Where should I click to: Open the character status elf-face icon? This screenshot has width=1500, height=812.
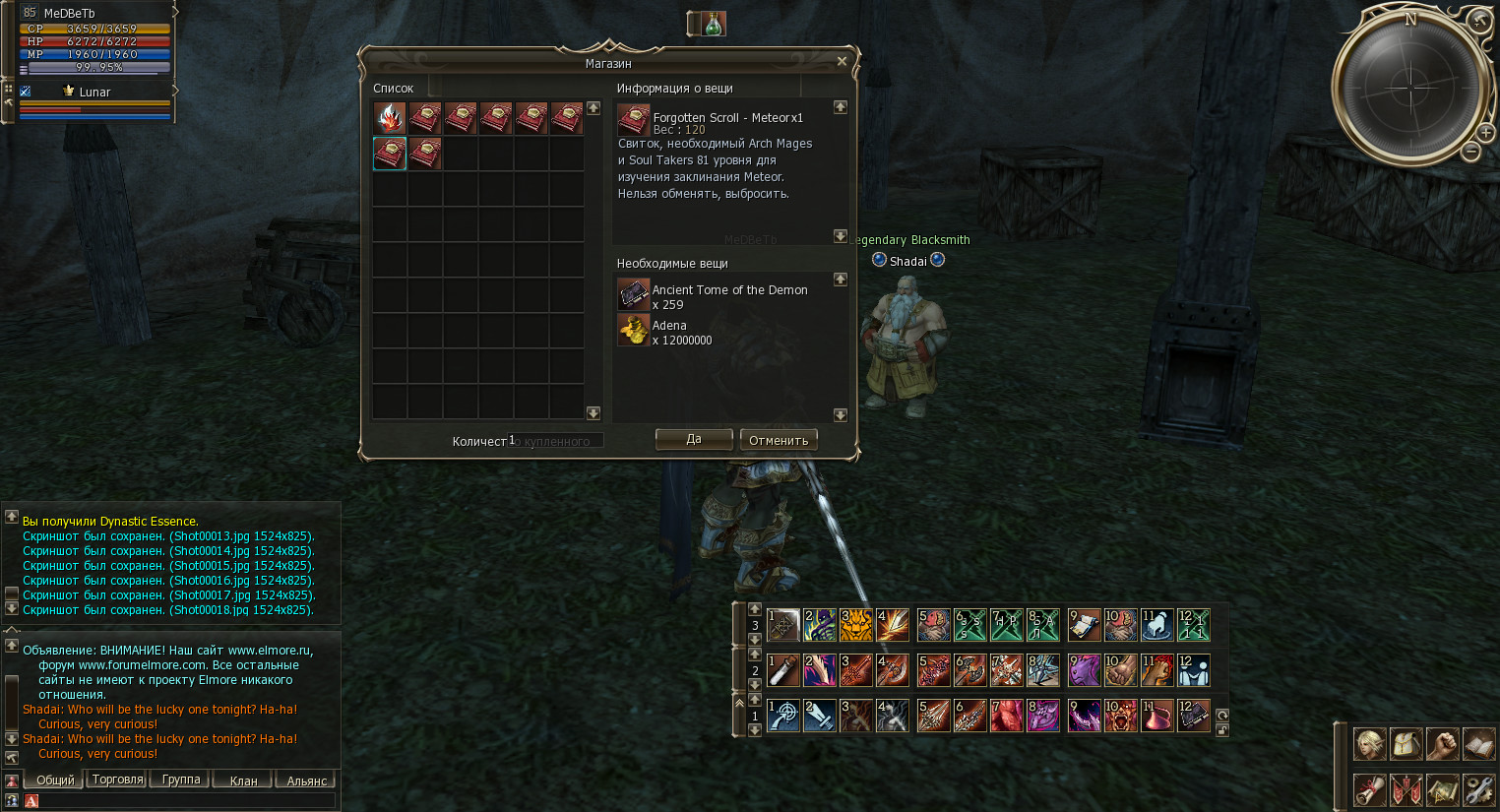click(x=1369, y=744)
